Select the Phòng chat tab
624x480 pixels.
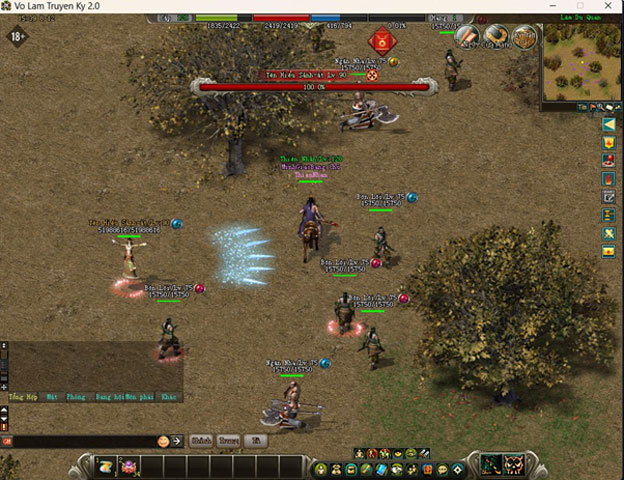[x=76, y=396]
